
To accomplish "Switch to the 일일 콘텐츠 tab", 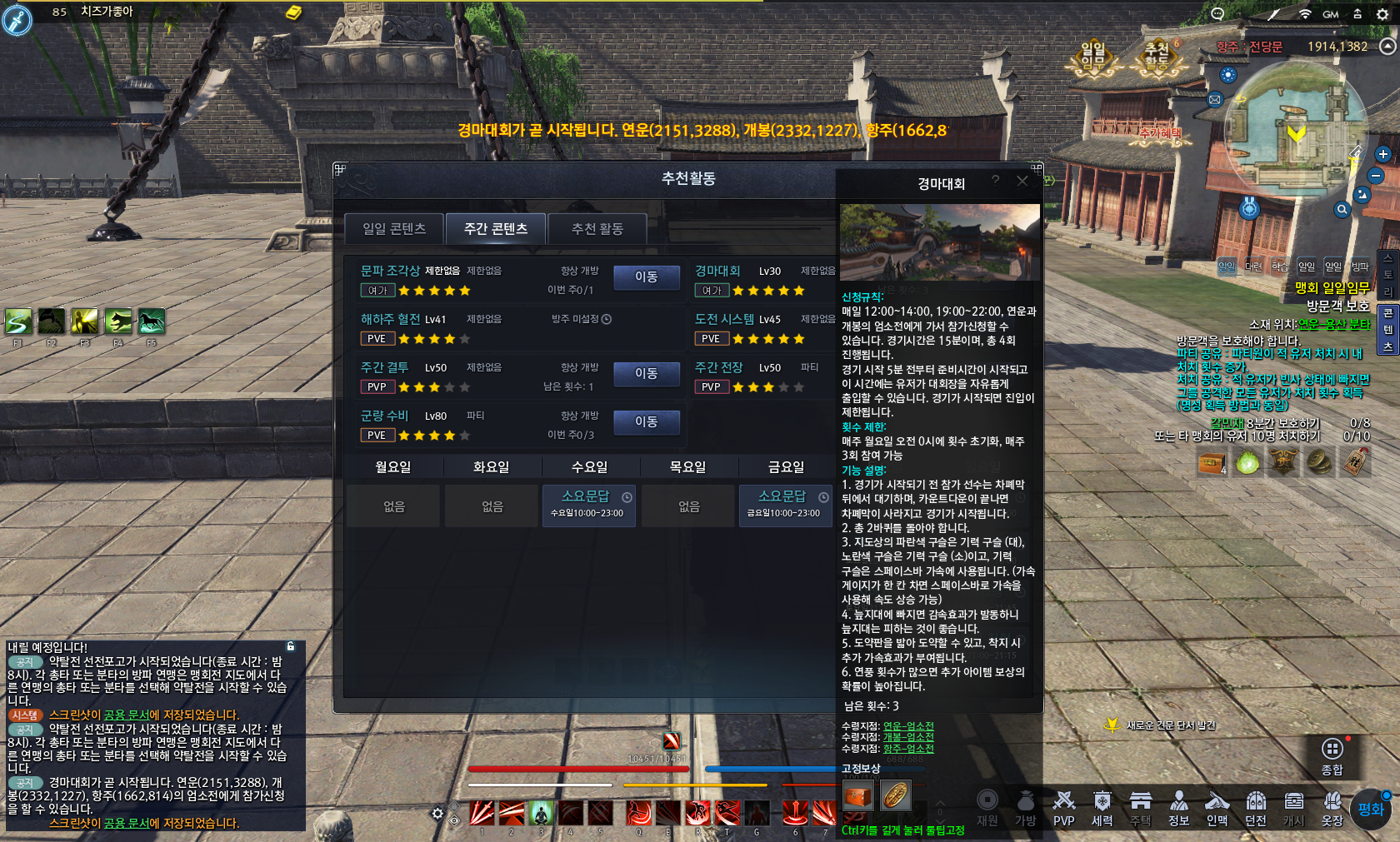I will click(395, 229).
